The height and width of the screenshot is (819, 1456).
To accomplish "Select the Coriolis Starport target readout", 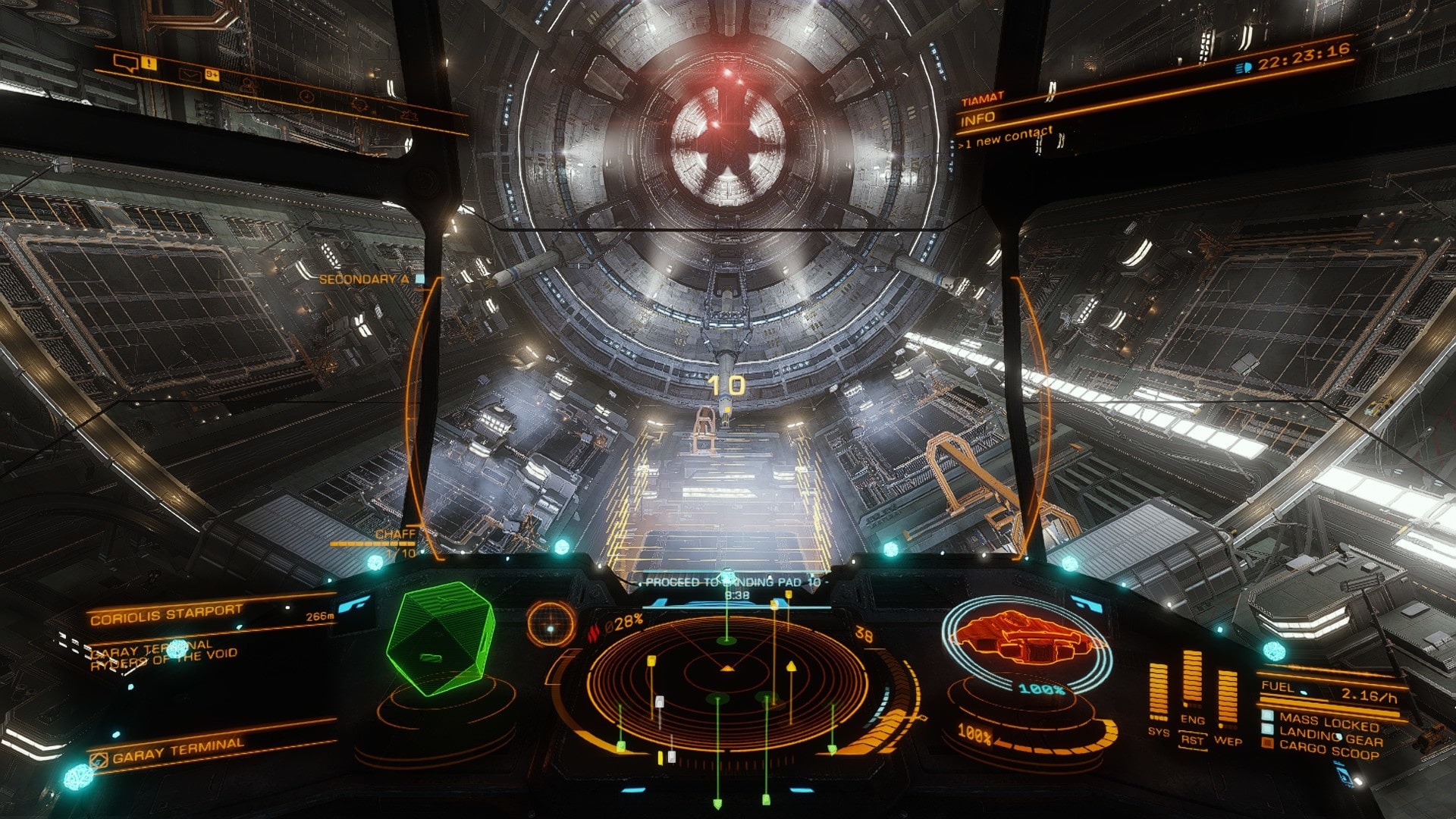I will pyautogui.click(x=167, y=615).
